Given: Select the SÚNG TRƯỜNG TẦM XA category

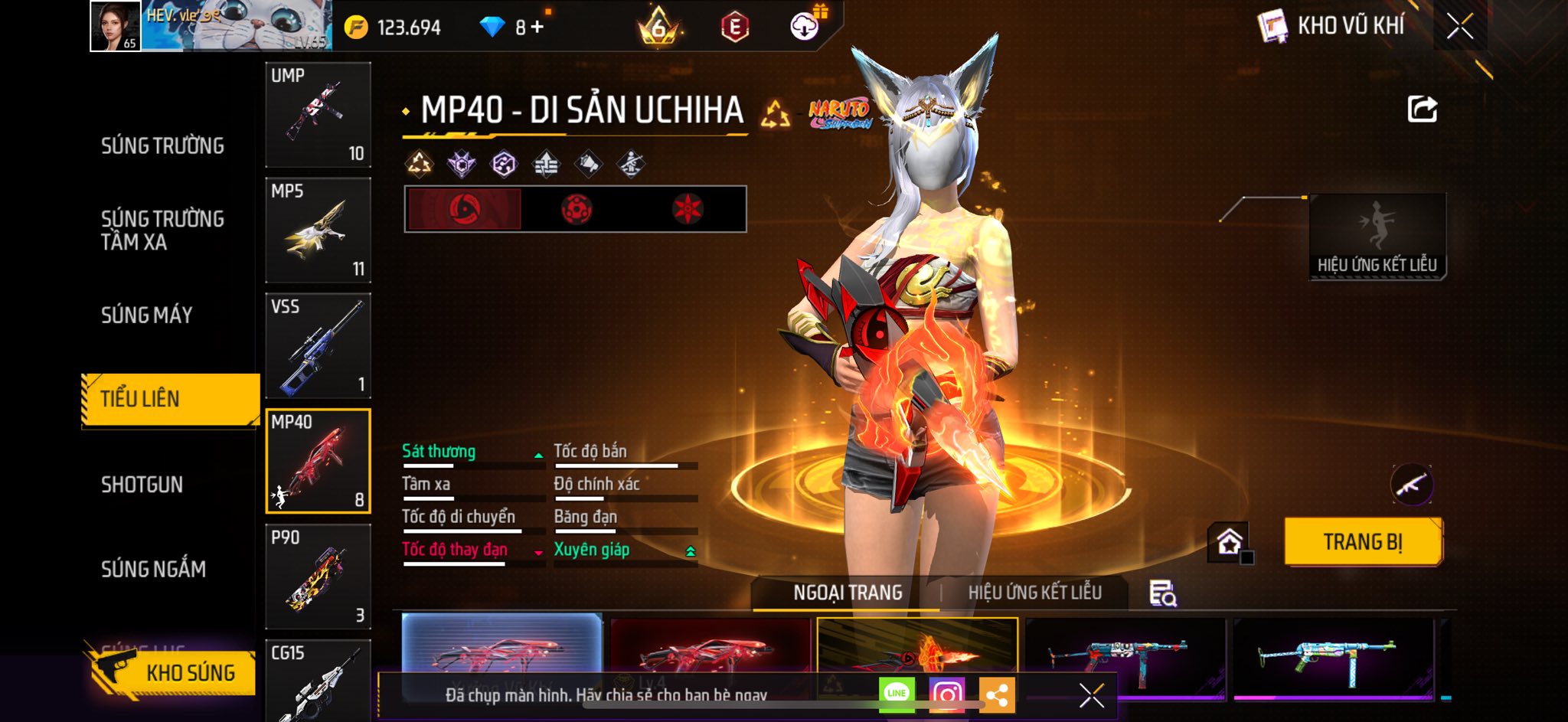Looking at the screenshot, I should click(162, 230).
